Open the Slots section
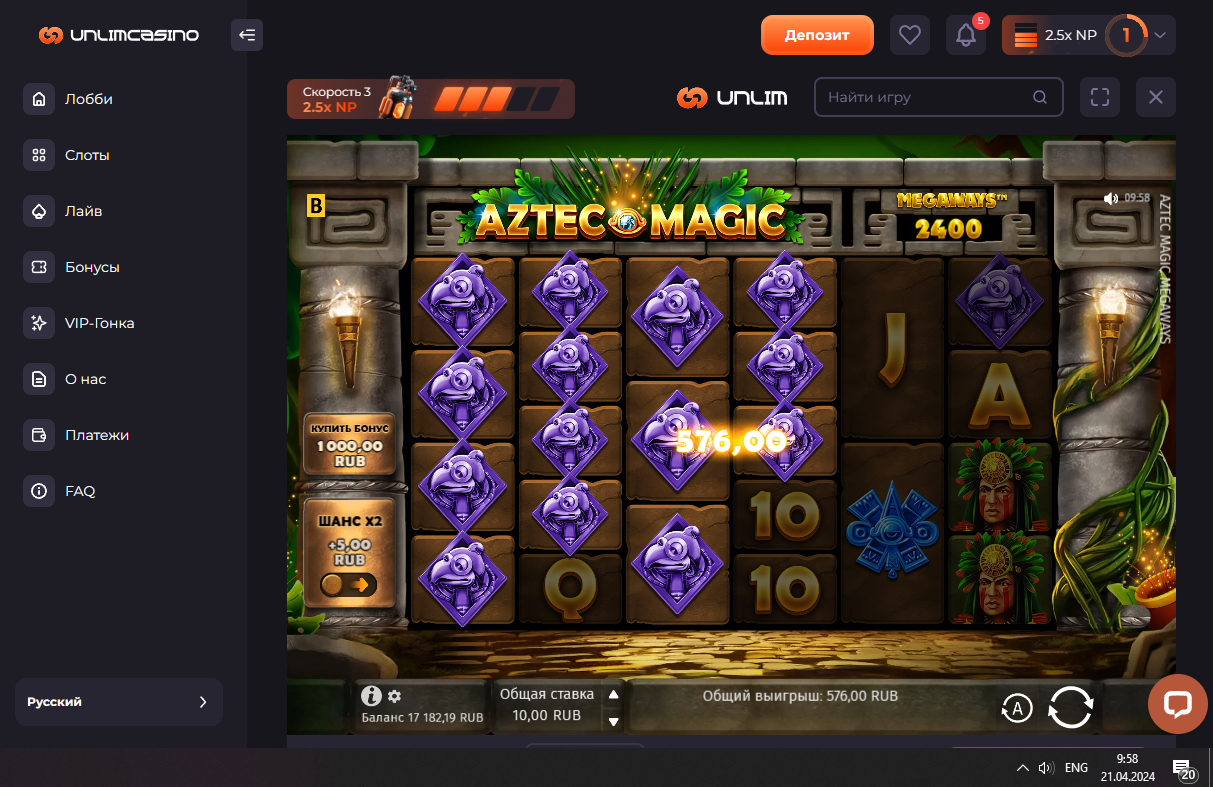Image resolution: width=1213 pixels, height=787 pixels. coord(87,155)
